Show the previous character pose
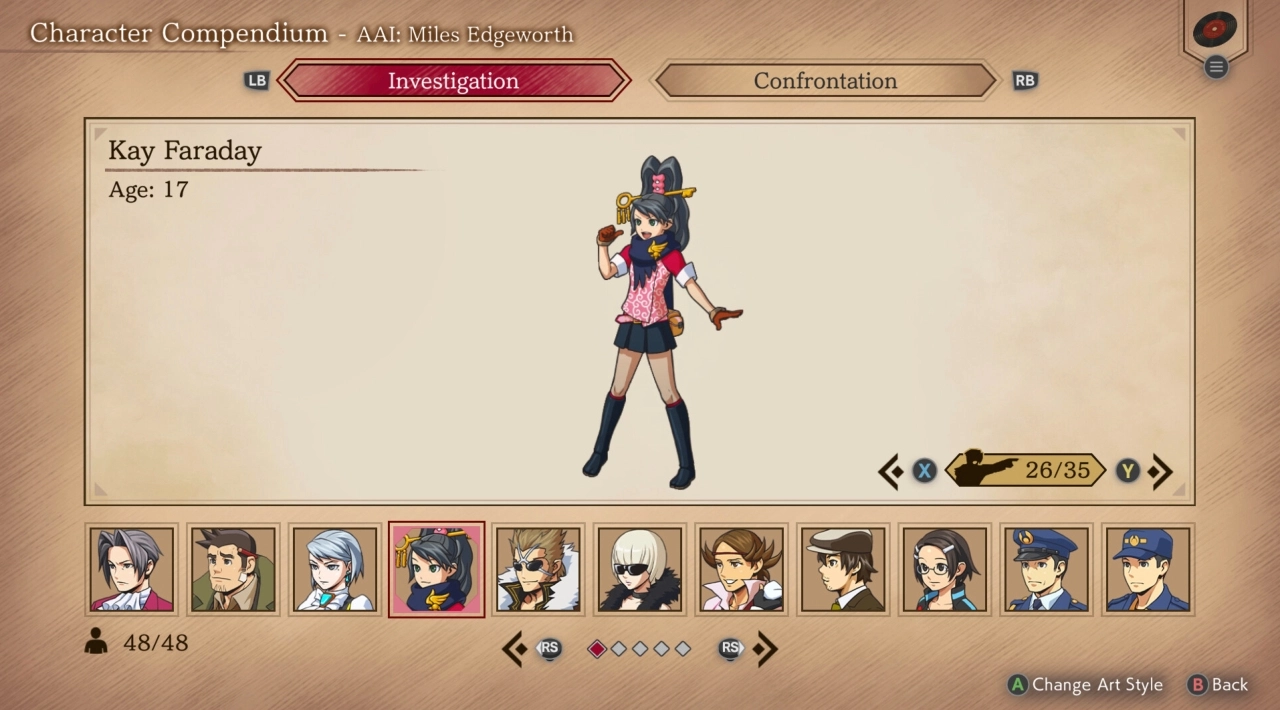 [891, 471]
